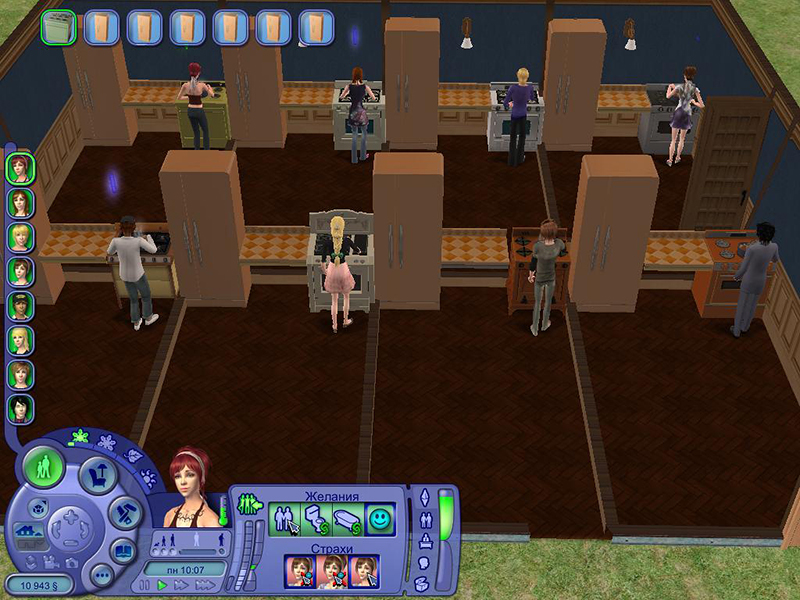Switch to the red-haired Sim portrait

tap(20, 167)
